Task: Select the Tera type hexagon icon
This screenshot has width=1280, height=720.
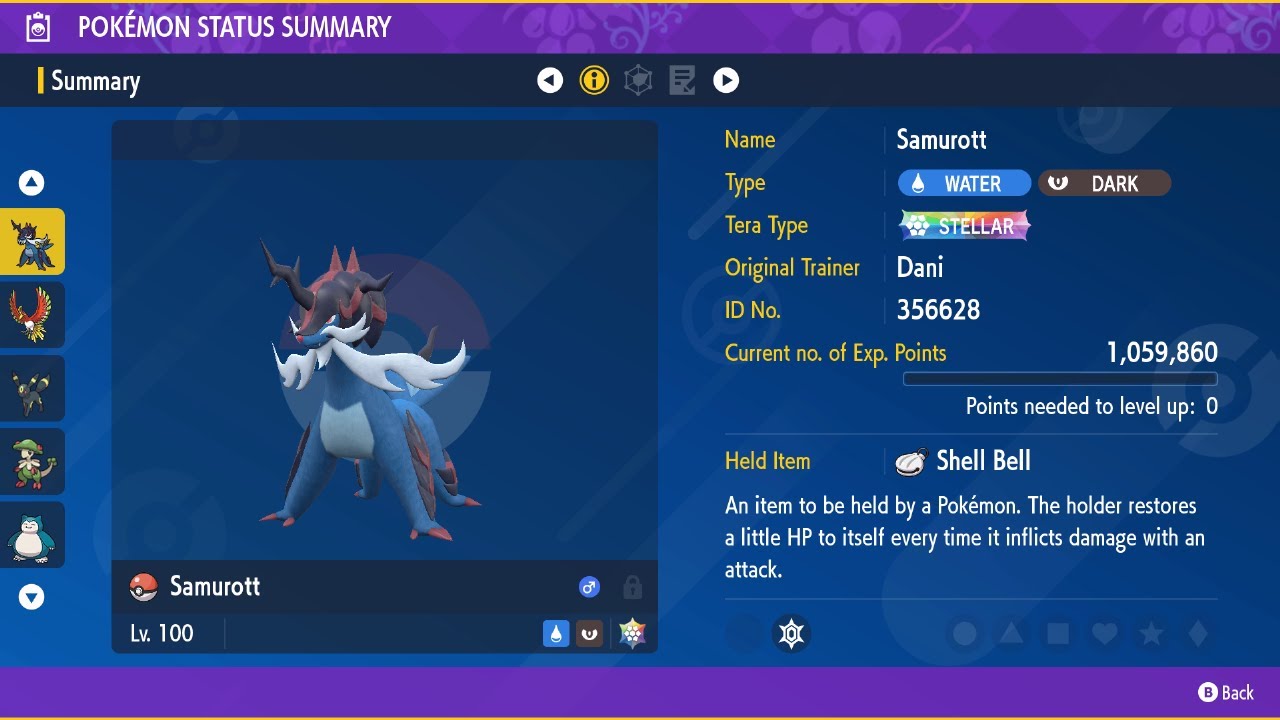Action: [638, 80]
